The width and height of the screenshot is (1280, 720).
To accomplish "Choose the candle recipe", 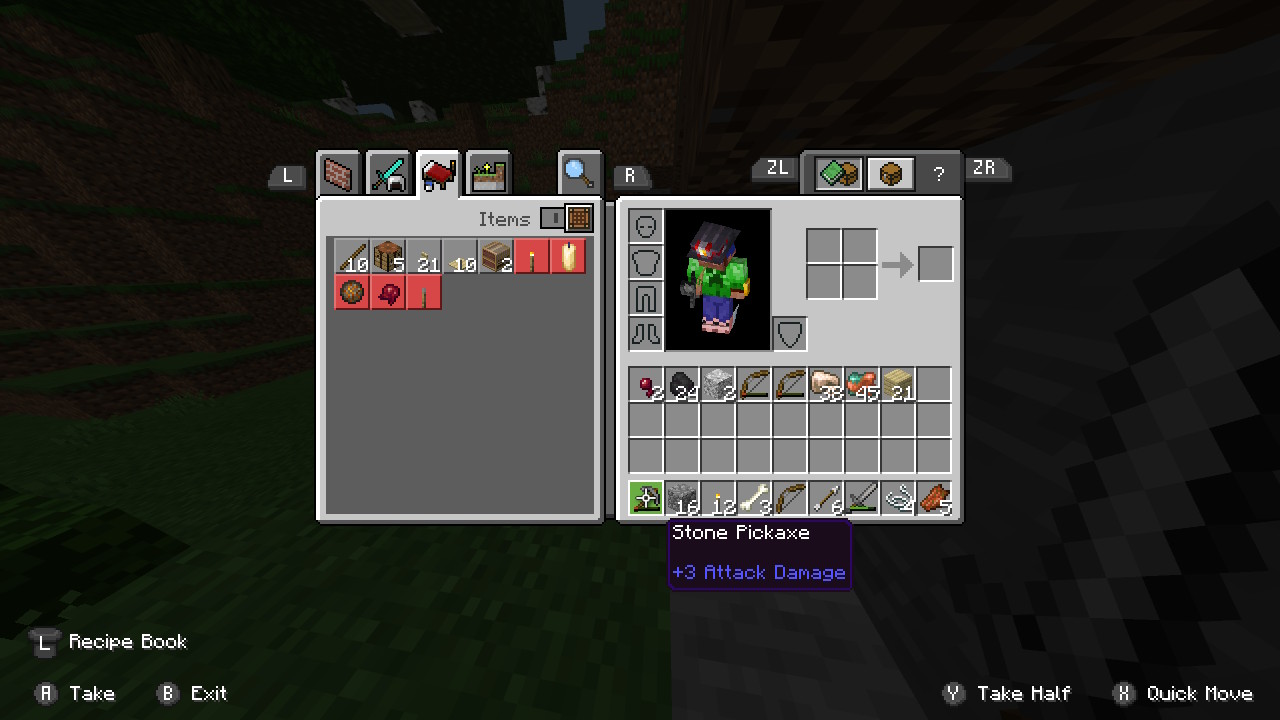I will point(568,257).
